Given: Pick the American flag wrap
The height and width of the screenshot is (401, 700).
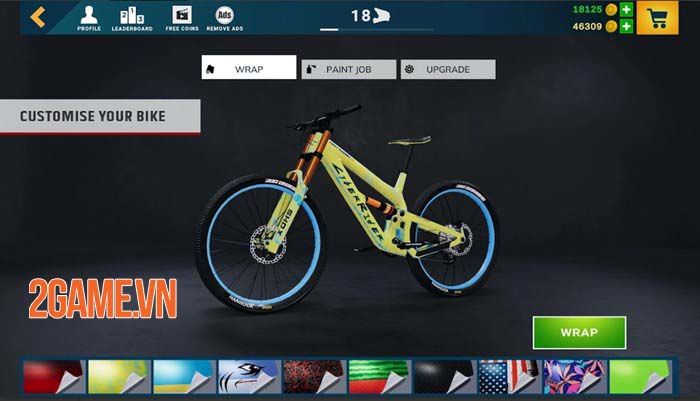Looking at the screenshot, I should tap(509, 376).
